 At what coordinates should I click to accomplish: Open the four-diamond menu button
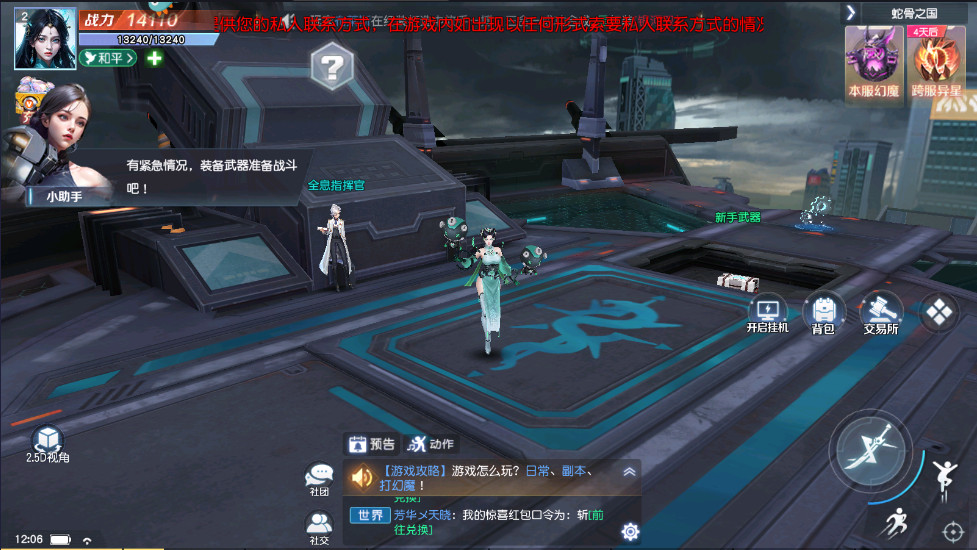pos(940,313)
